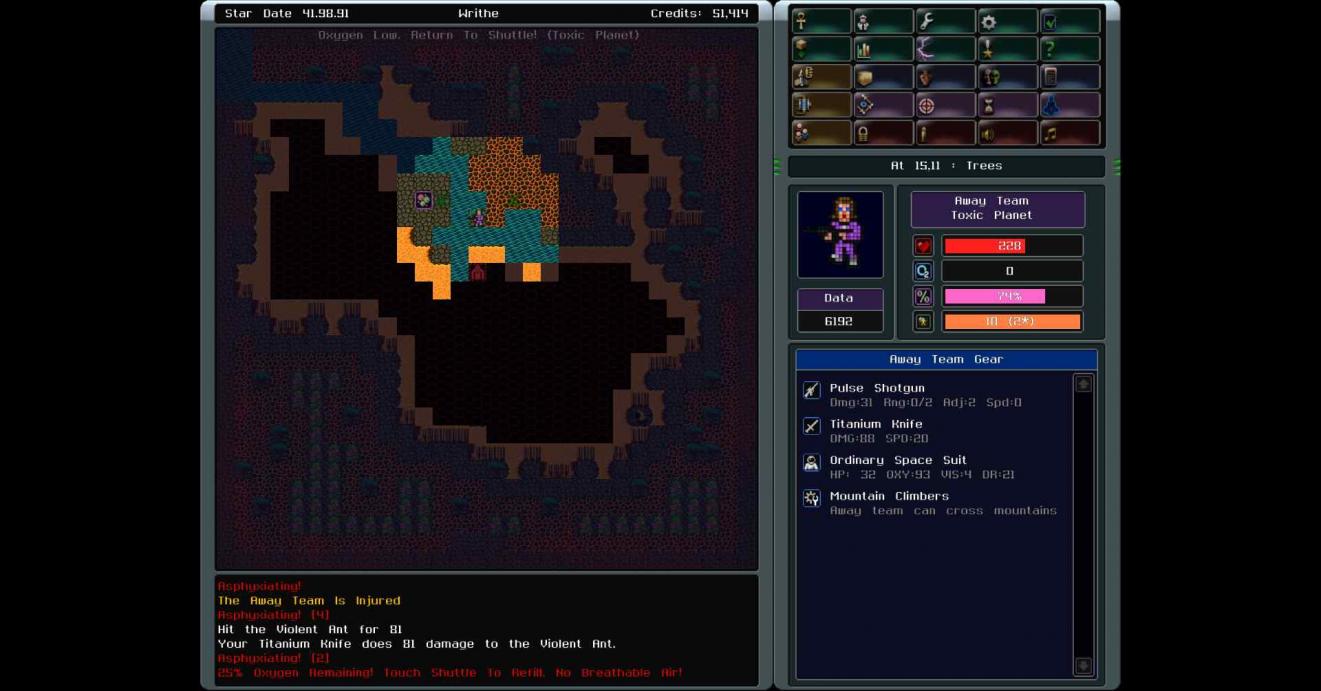Toggle the music note button
The image size is (1321, 691).
pos(1069,133)
